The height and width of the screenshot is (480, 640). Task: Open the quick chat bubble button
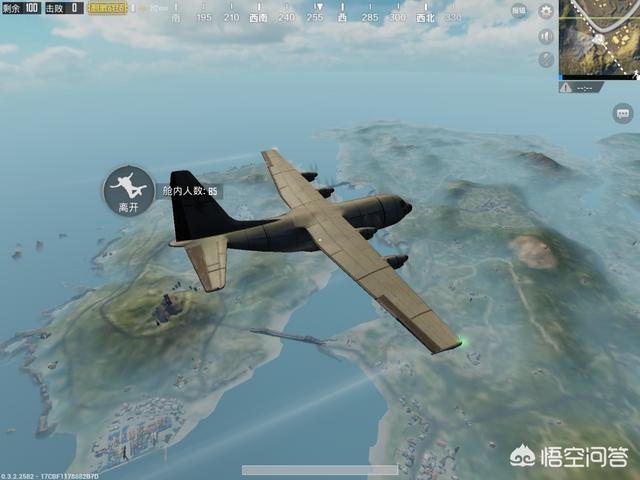pyautogui.click(x=621, y=115)
